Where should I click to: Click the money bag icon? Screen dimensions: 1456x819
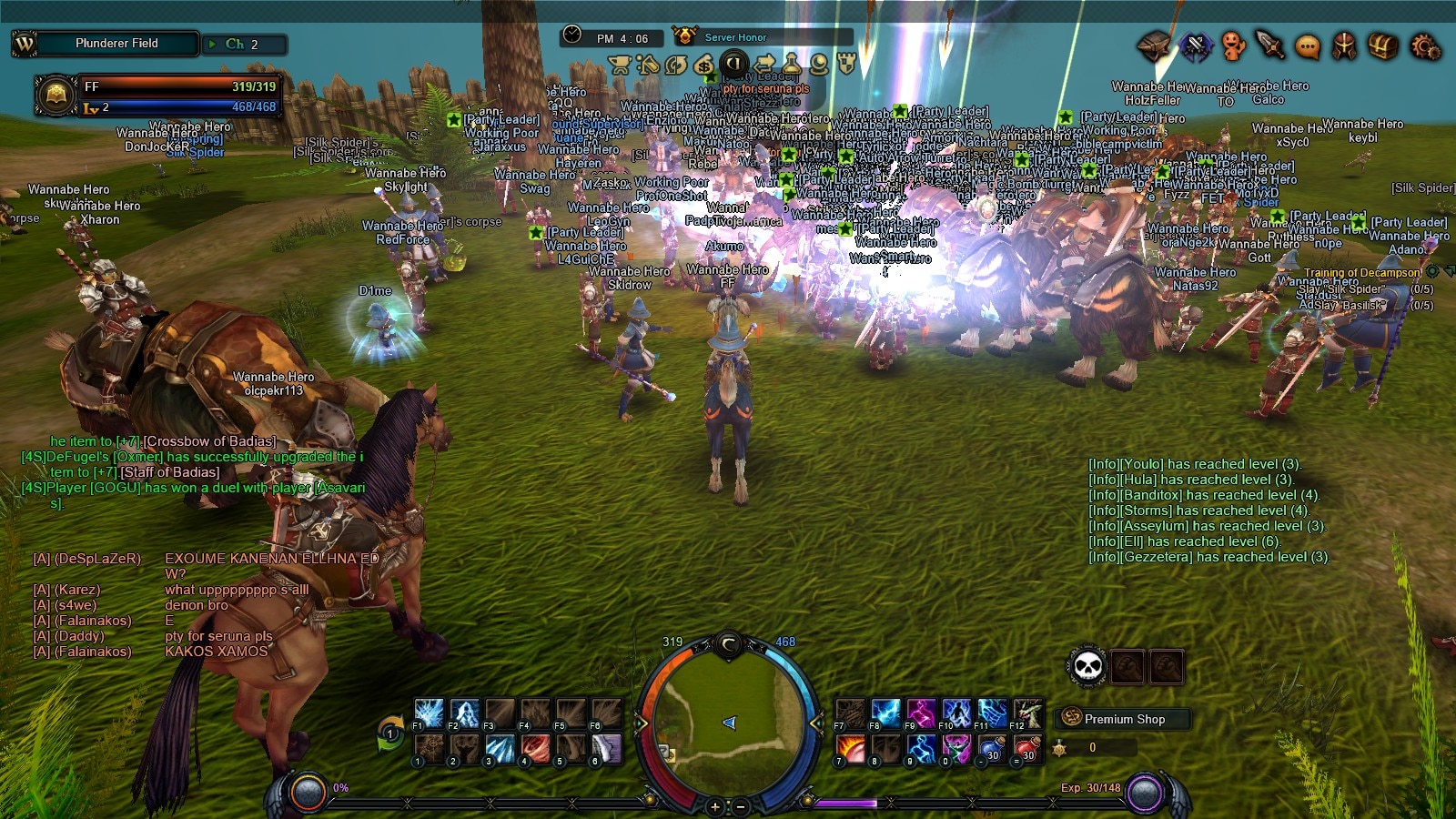703,64
